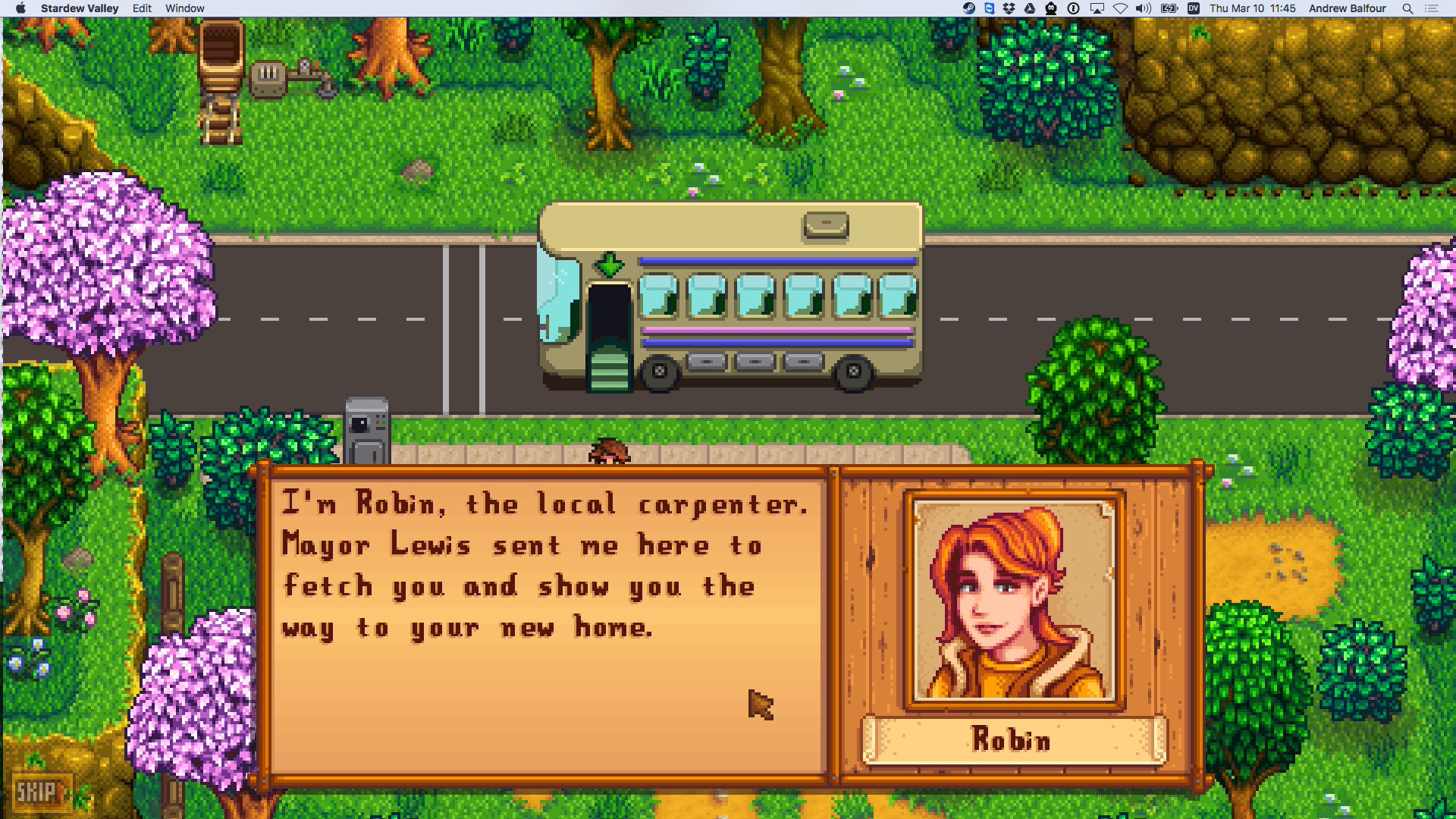Viewport: 1456px width, 819px height.
Task: Open the Google Drive menu bar icon
Action: (x=1029, y=8)
